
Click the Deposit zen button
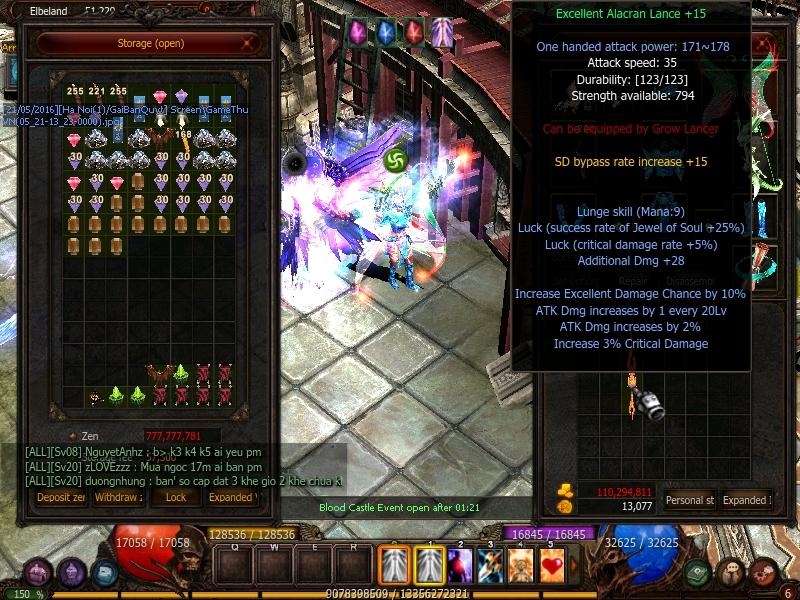point(61,497)
